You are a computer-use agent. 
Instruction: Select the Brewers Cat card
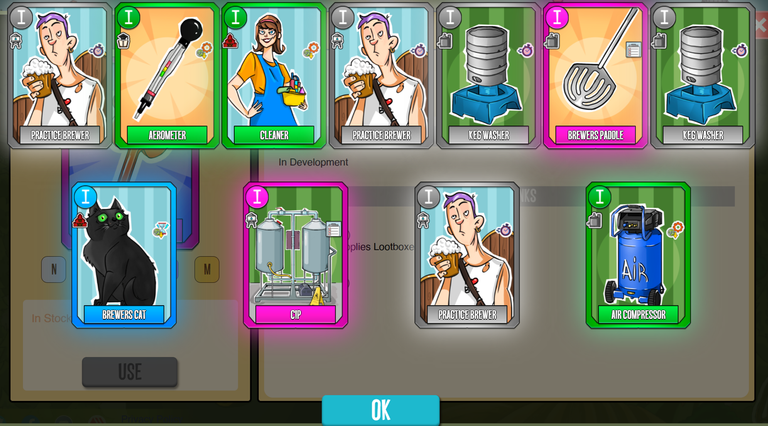(x=124, y=255)
